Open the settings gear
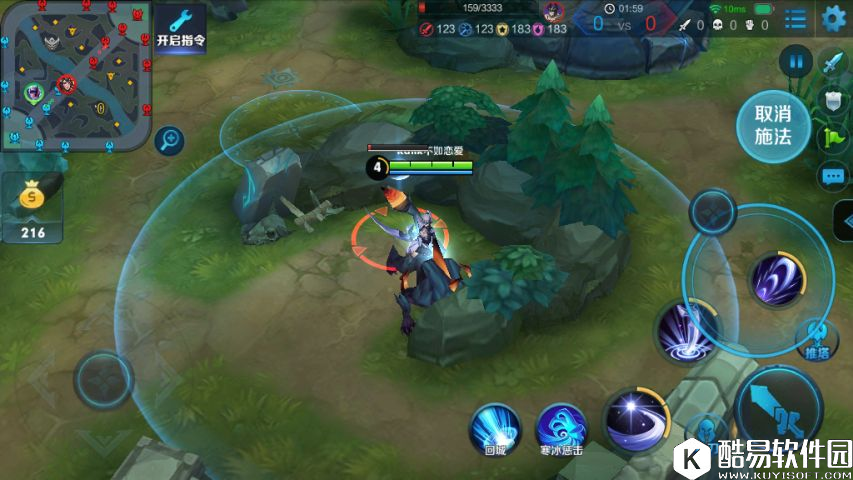This screenshot has width=853, height=480. 833,18
